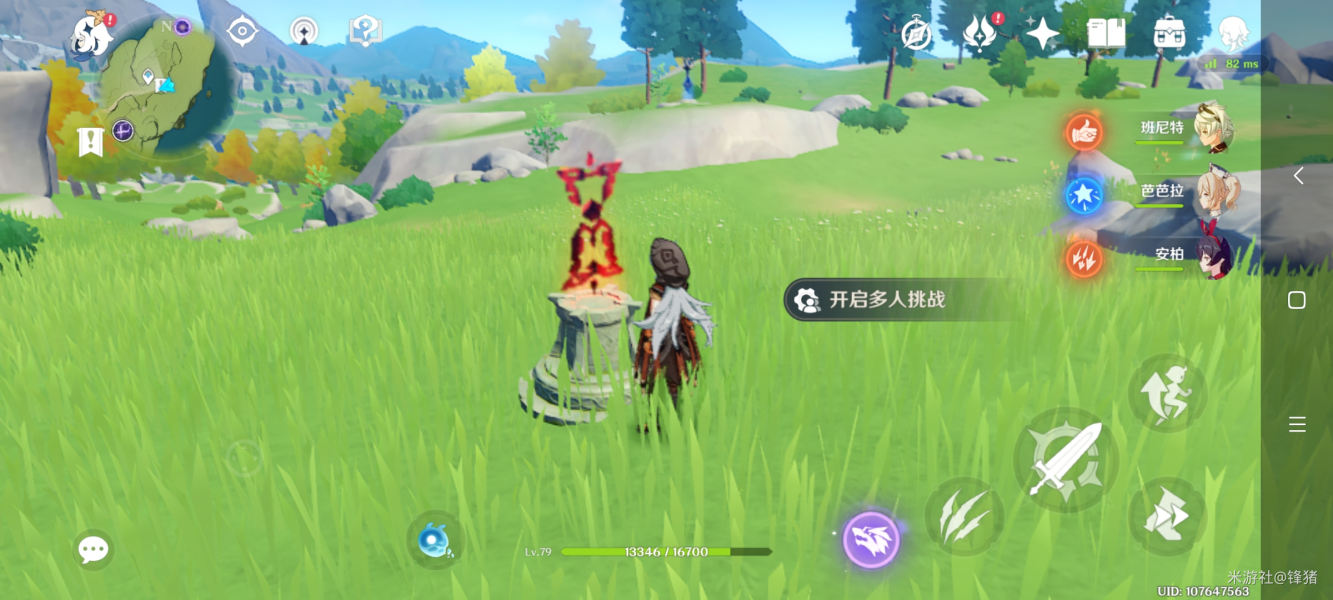Unleash the purple wolf elemental burst
Screen dimensions: 1333x600
(871, 540)
